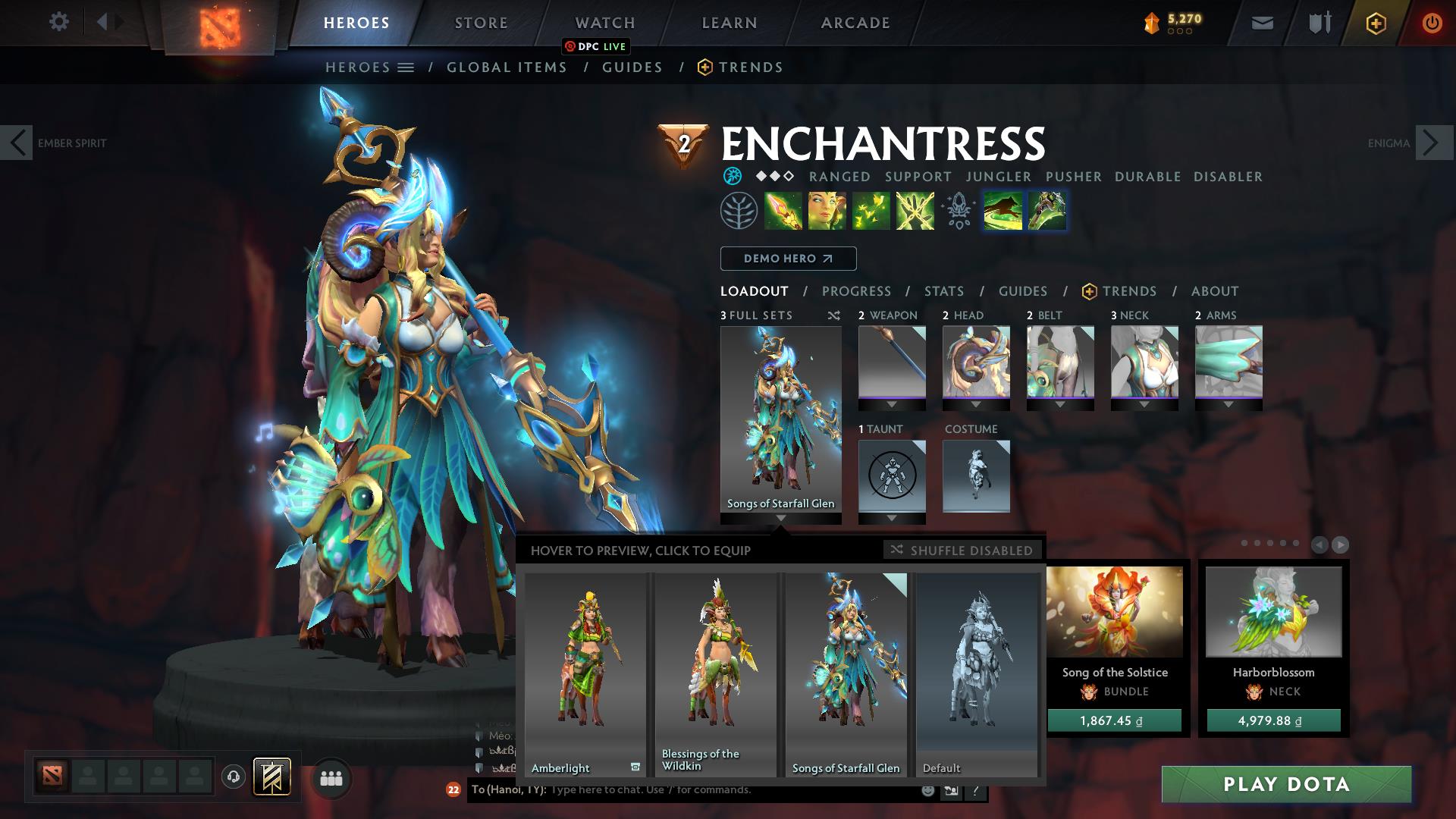Image resolution: width=1456 pixels, height=819 pixels.
Task: Open the Dota 2 settings gear
Action: point(59,22)
